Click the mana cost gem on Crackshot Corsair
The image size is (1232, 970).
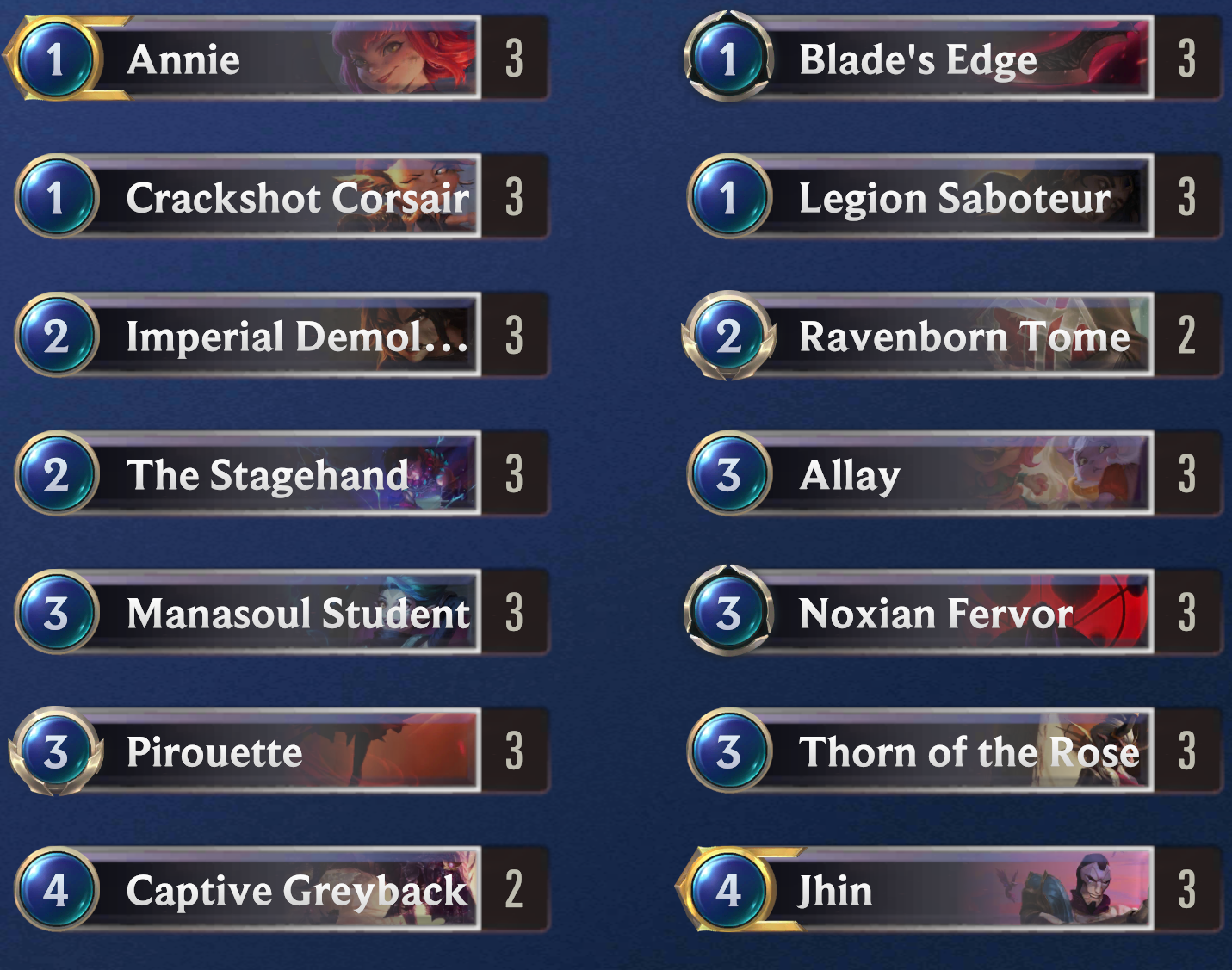[58, 198]
